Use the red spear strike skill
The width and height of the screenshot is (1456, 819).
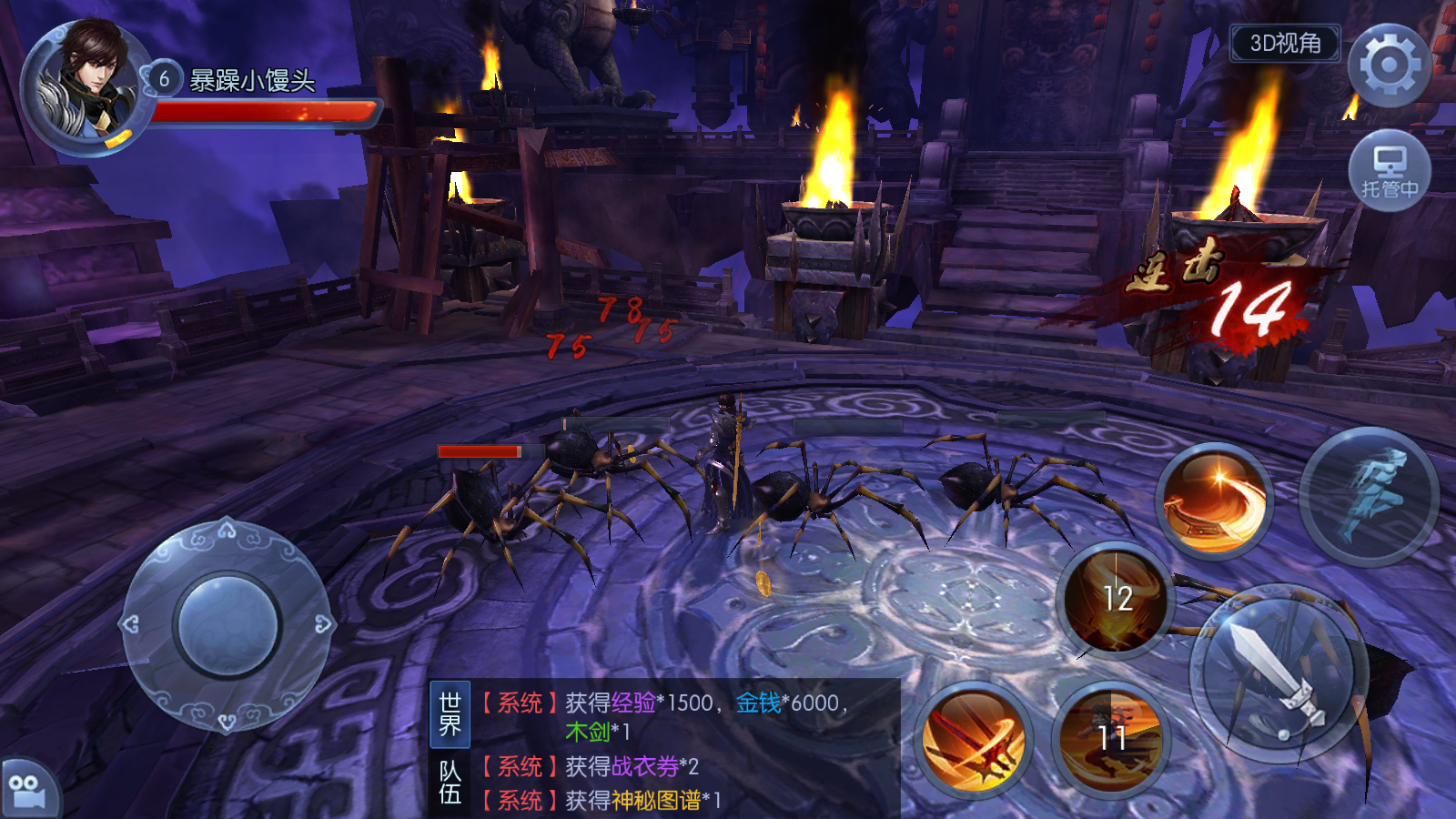[x=973, y=738]
